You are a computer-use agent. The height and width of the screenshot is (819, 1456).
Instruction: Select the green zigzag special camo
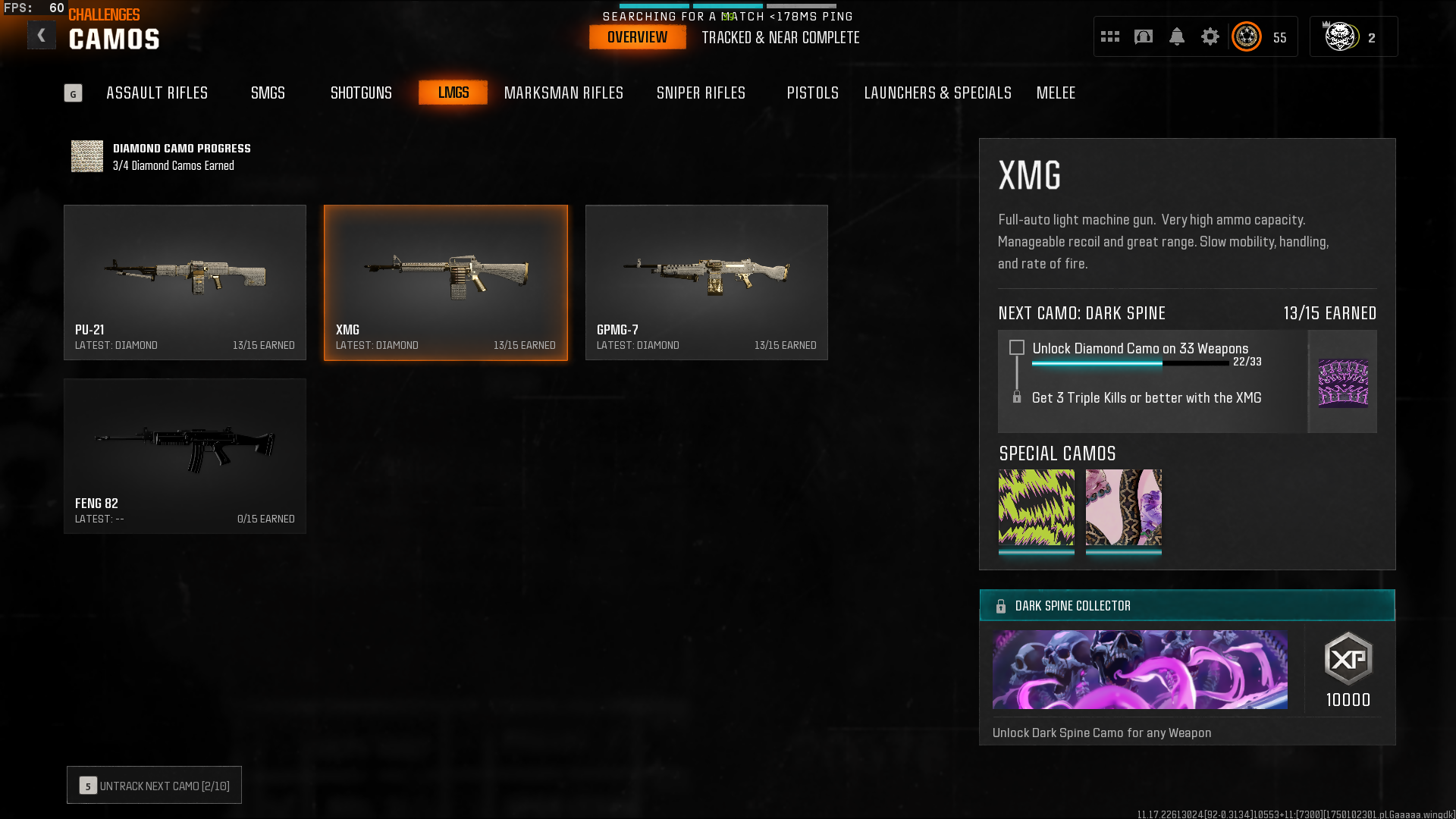click(1036, 507)
